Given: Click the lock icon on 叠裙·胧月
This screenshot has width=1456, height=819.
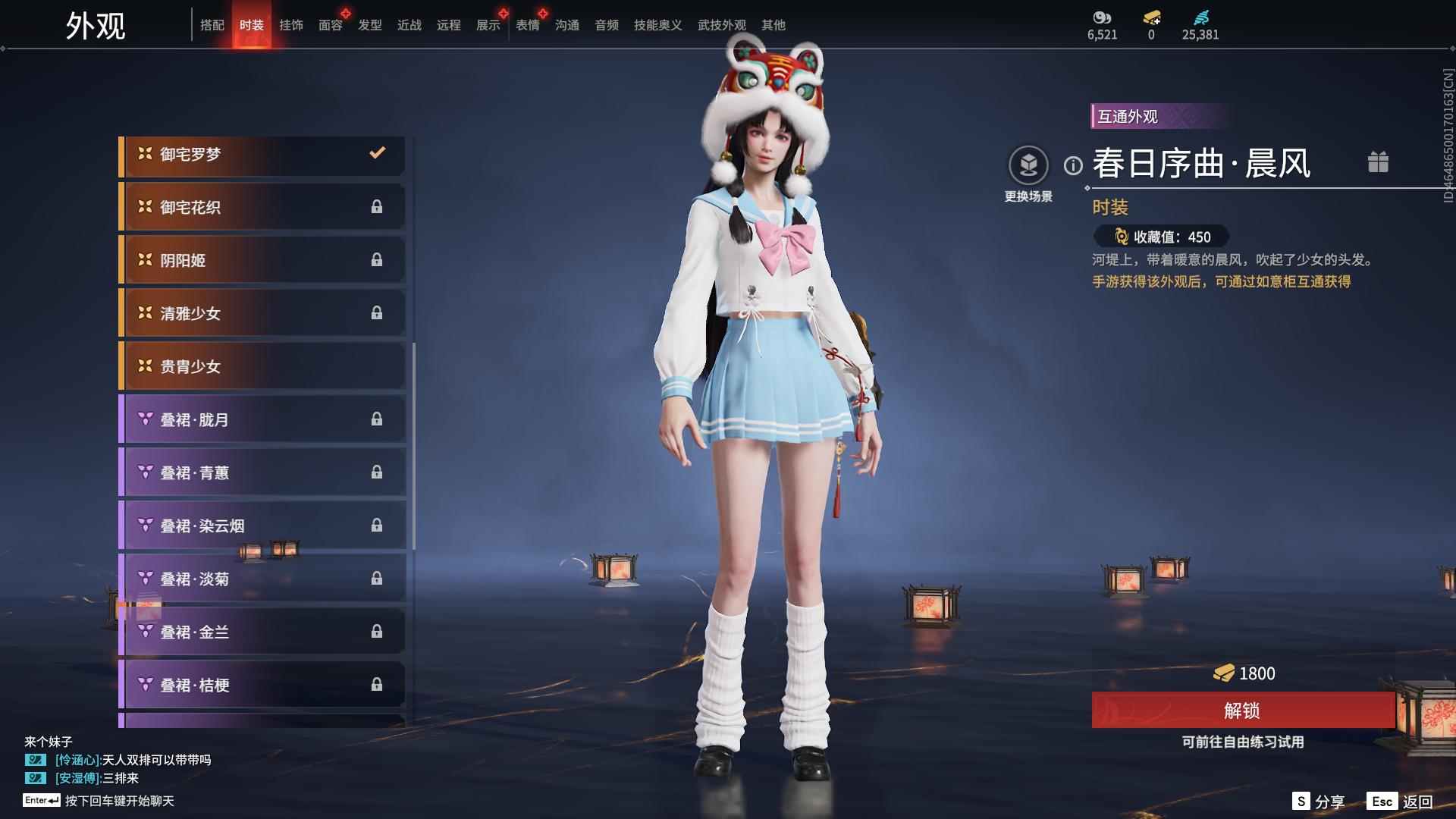Looking at the screenshot, I should [378, 419].
